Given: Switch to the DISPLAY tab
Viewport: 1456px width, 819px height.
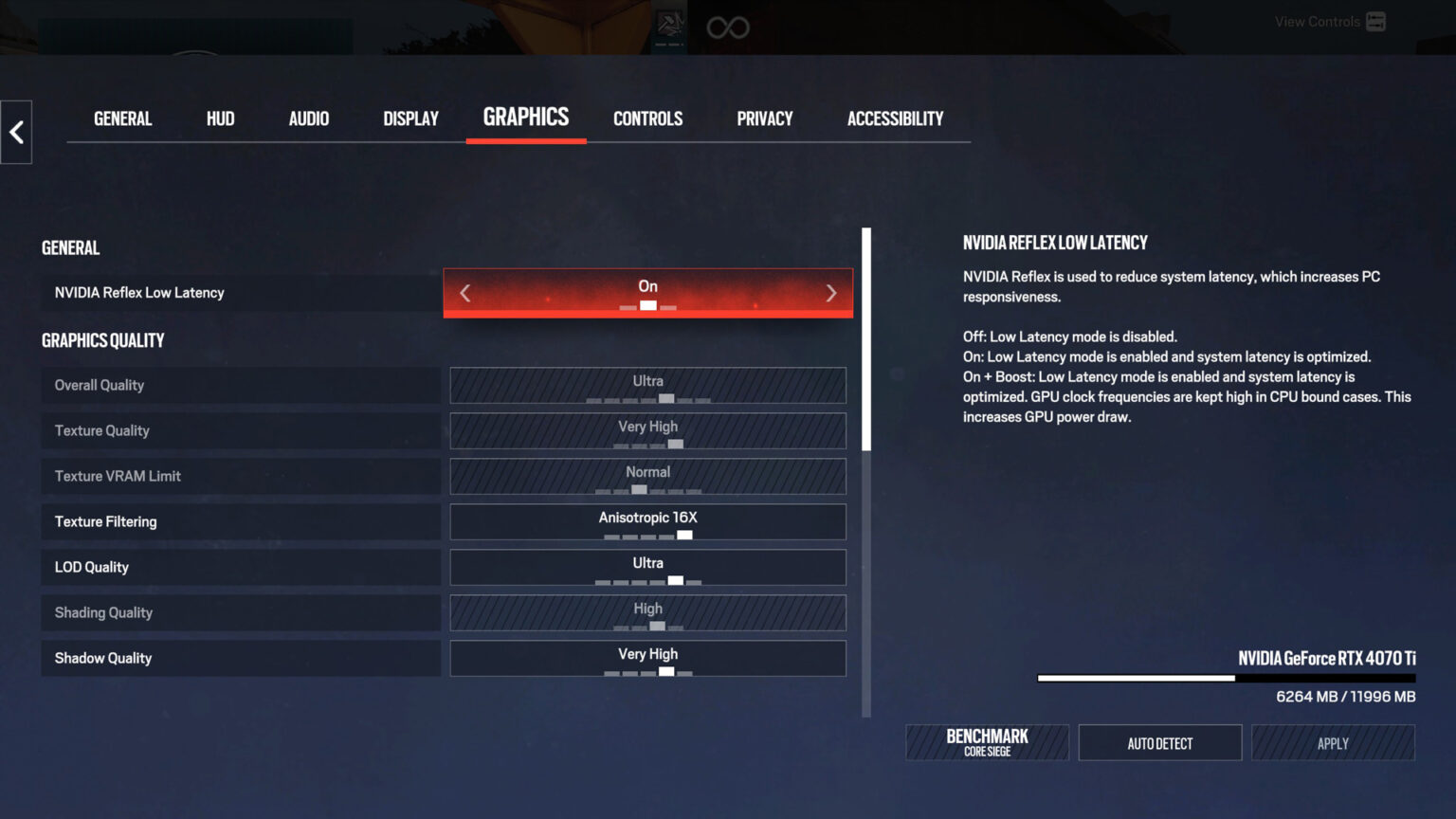Looking at the screenshot, I should [410, 118].
